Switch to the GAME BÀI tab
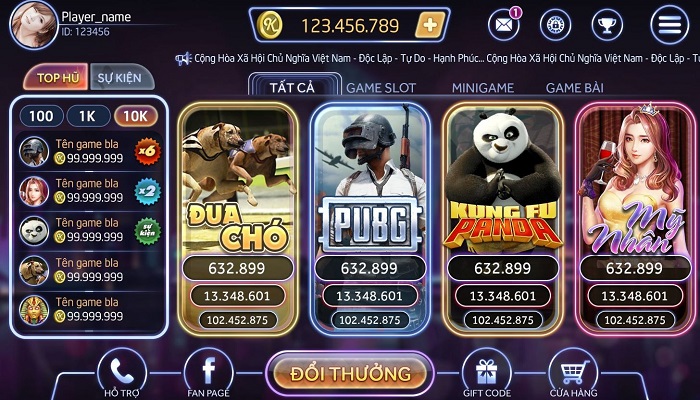Screen dimensions: 700x400 pyautogui.click(x=574, y=88)
